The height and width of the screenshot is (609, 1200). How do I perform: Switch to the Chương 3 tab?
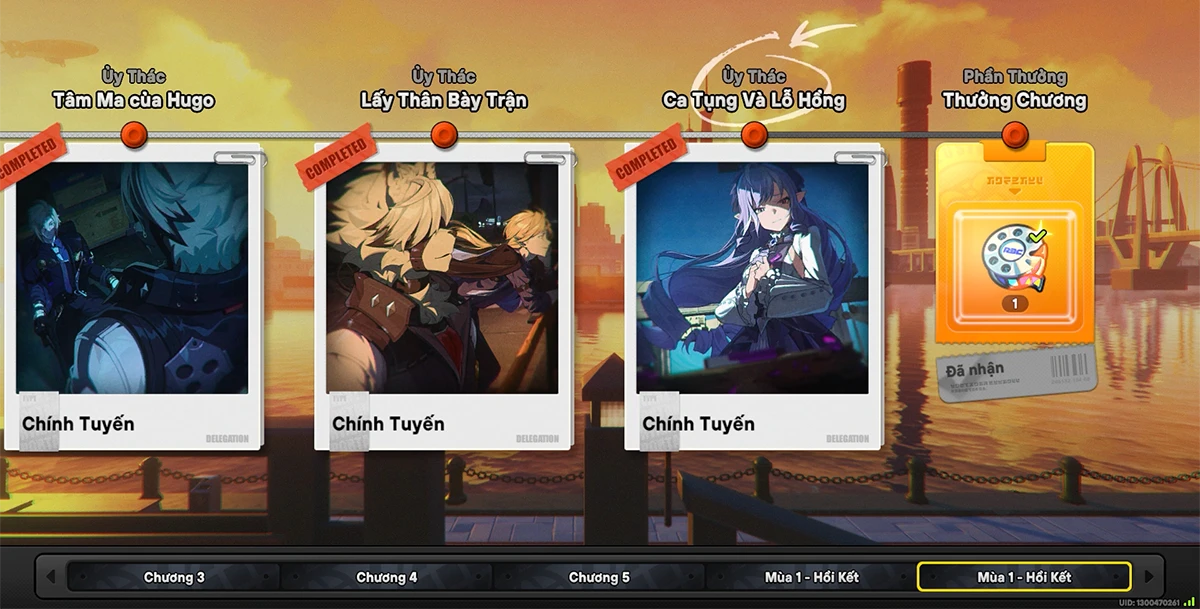174,577
